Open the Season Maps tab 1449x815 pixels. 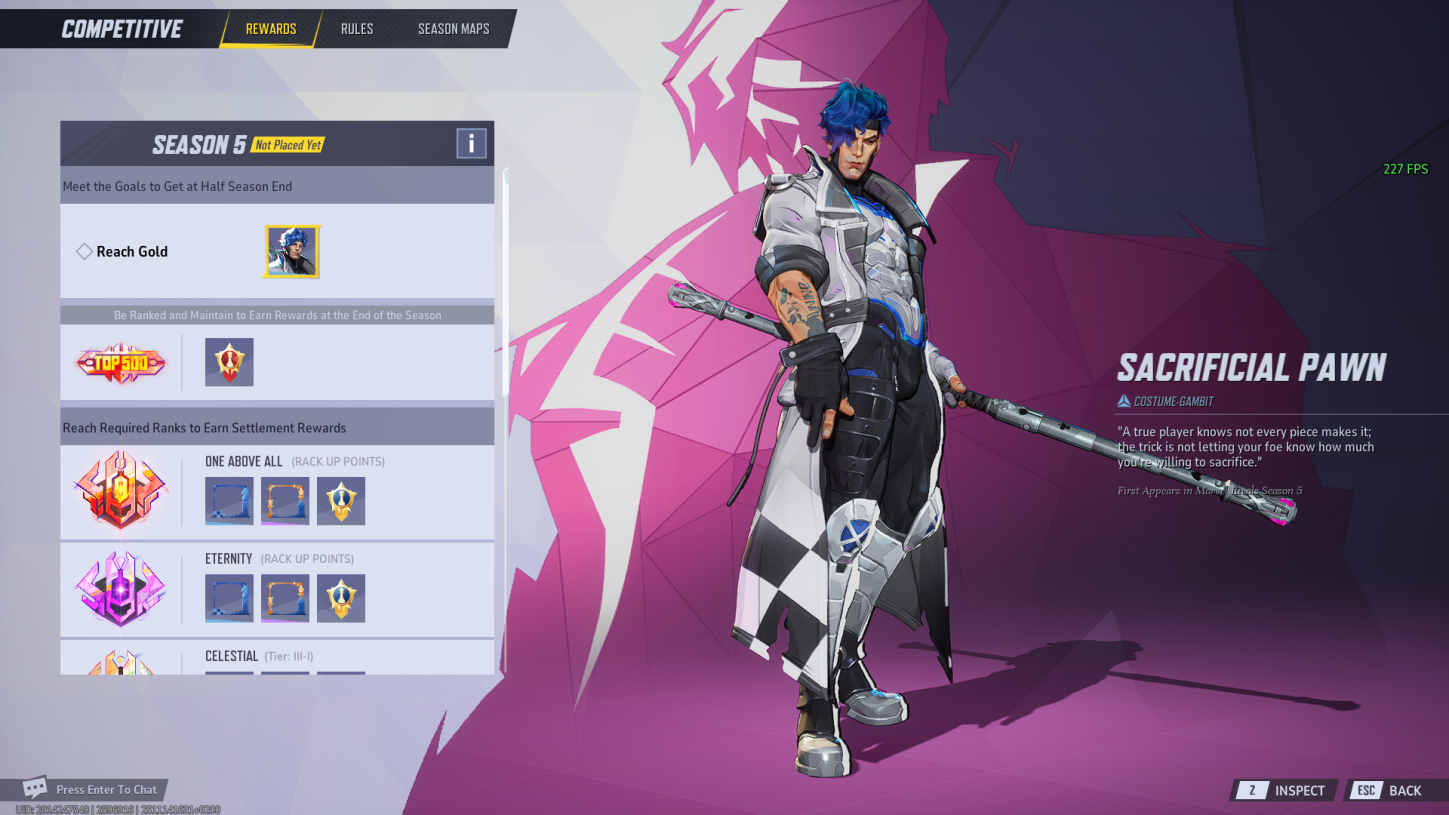pyautogui.click(x=453, y=29)
